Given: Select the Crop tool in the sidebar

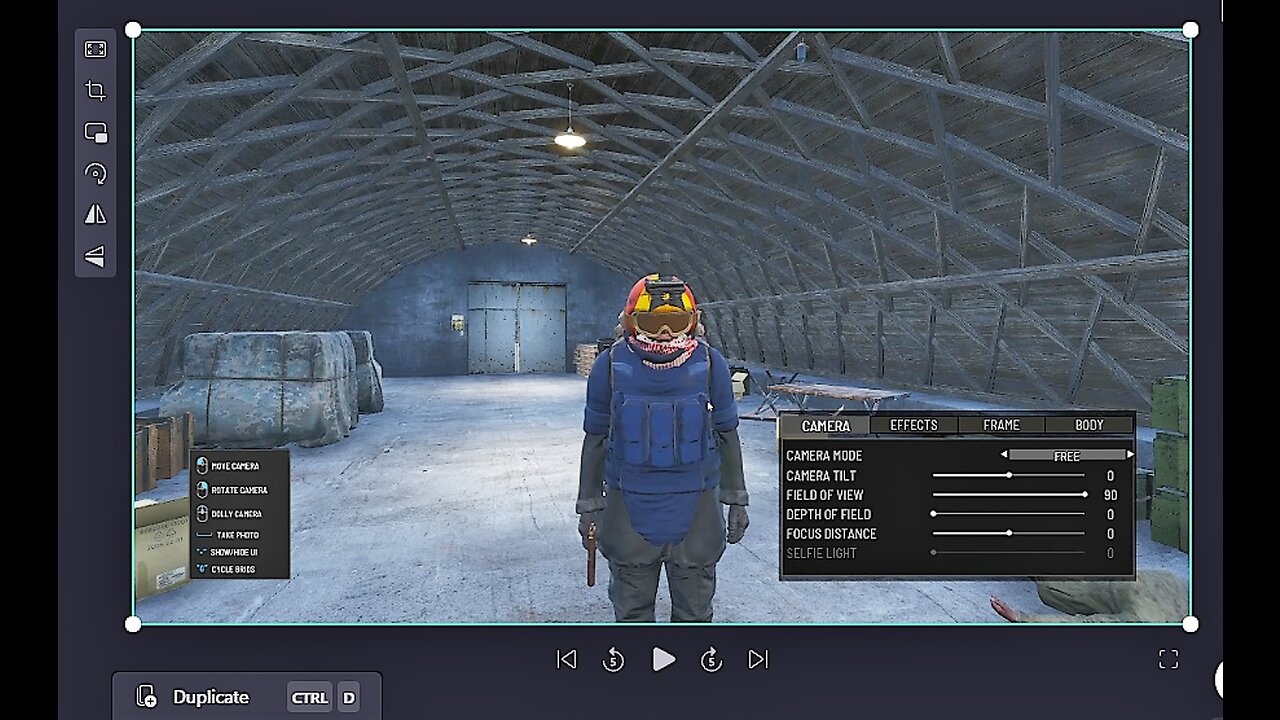Looking at the screenshot, I should coord(94,90).
